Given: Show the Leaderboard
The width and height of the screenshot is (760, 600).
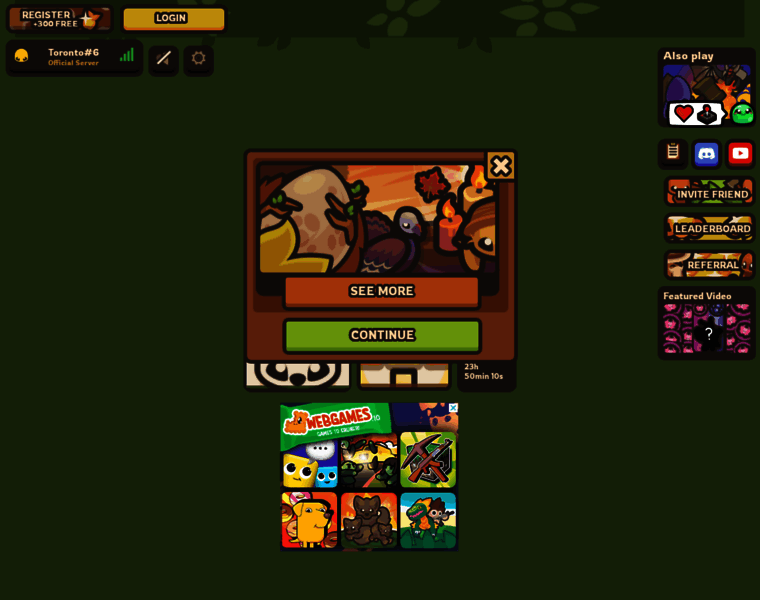Looking at the screenshot, I should [x=711, y=229].
